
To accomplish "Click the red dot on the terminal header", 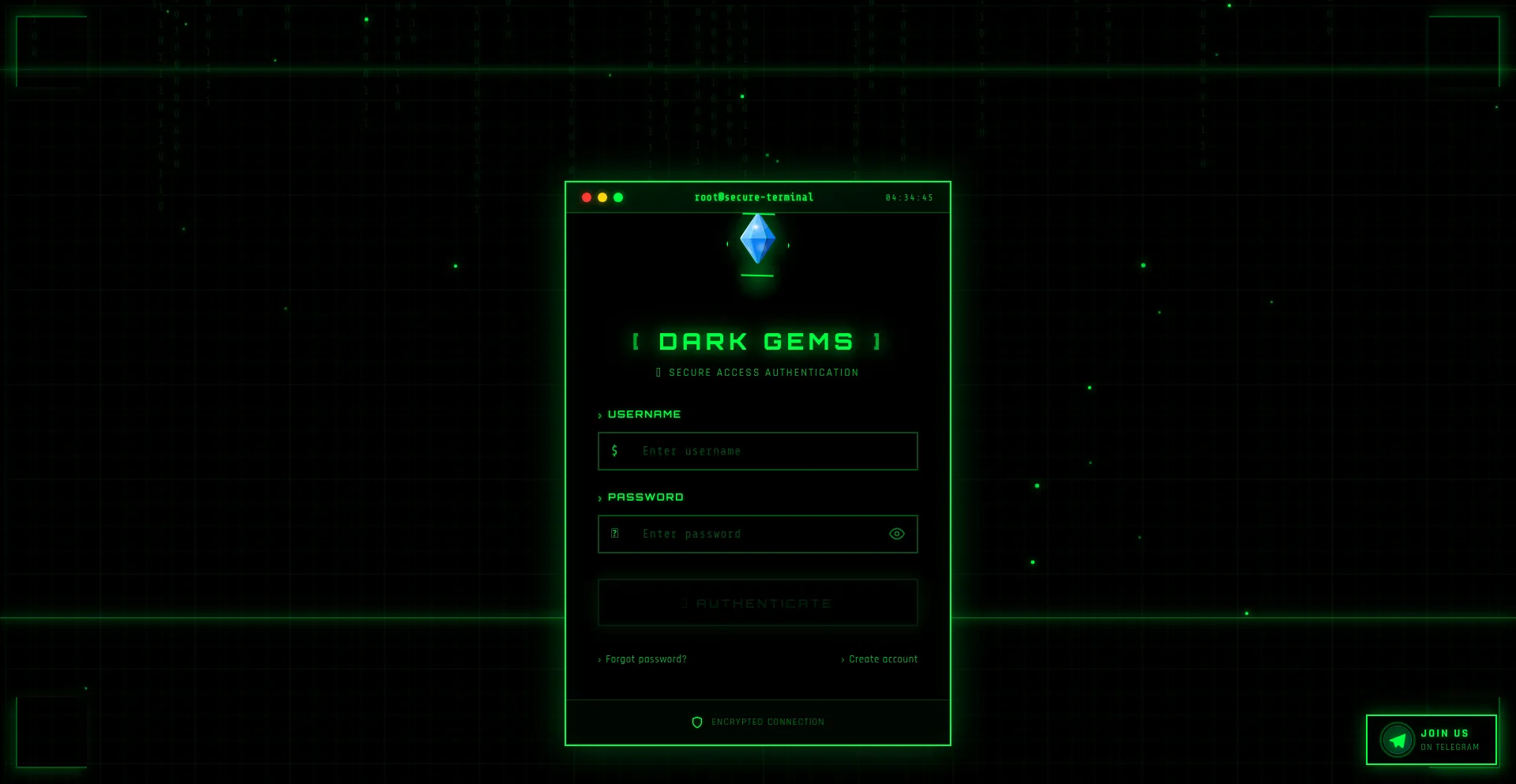I will pos(587,197).
